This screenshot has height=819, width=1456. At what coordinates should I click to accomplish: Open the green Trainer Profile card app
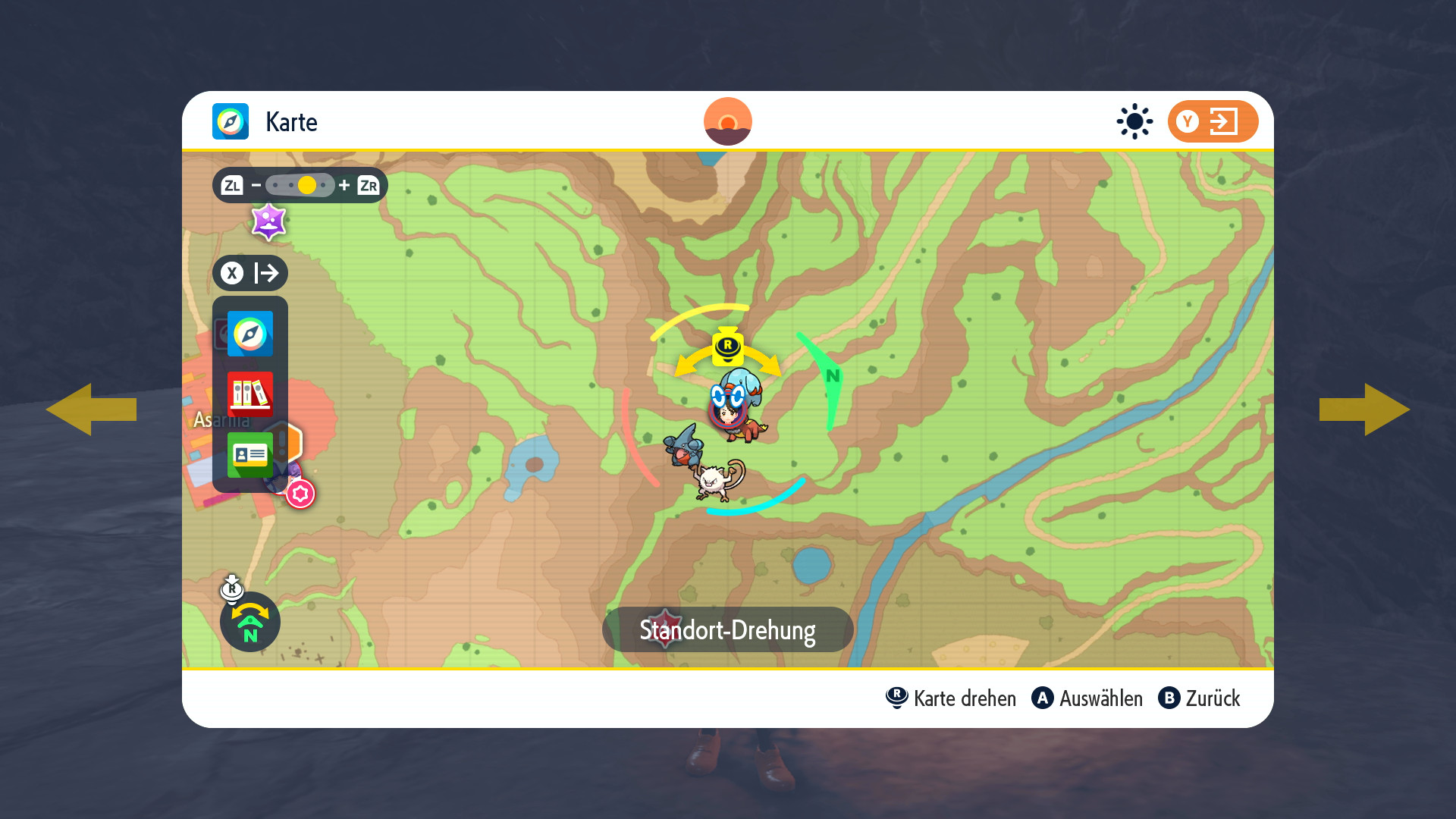coord(250,455)
